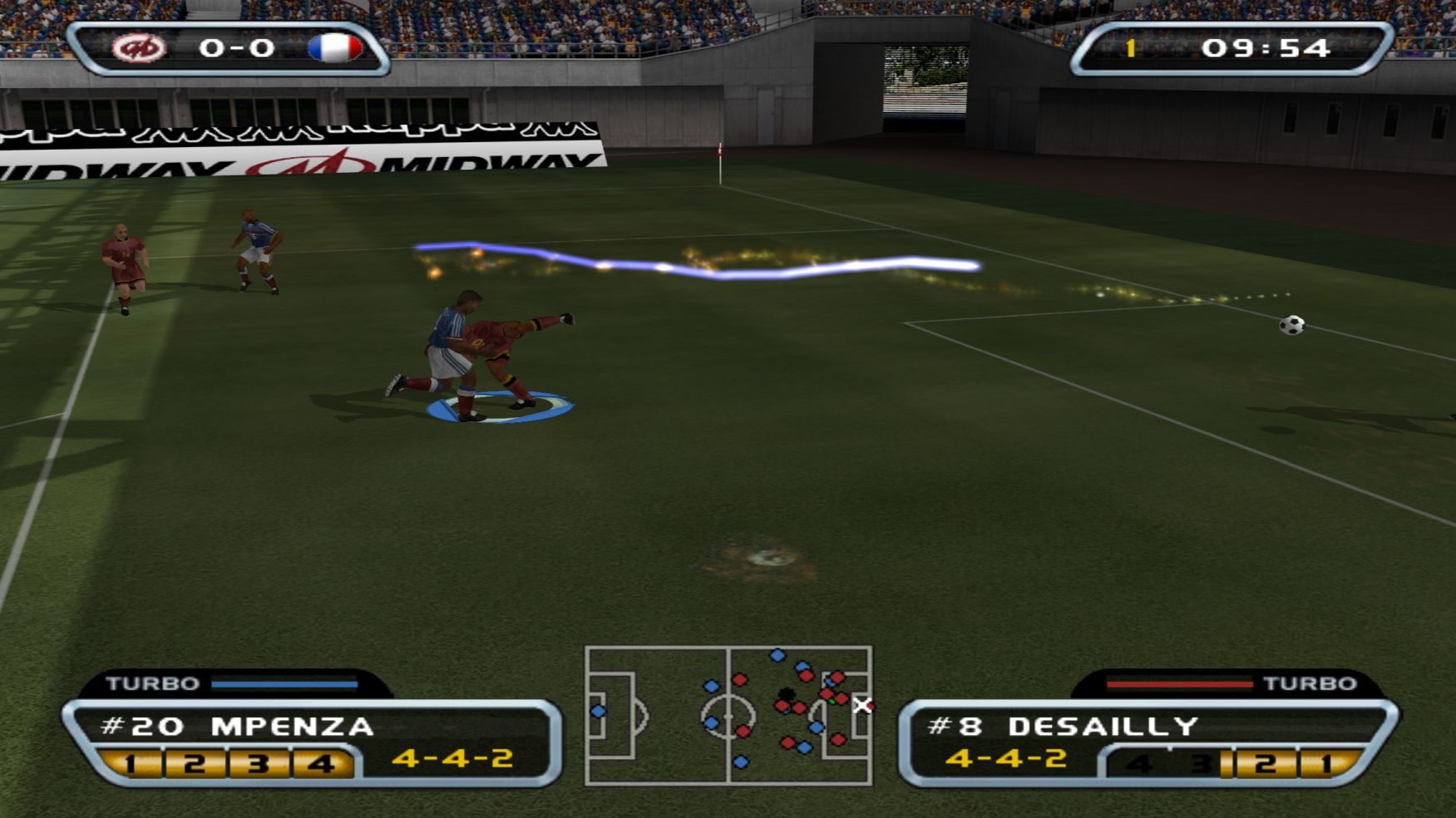Click lit segment 1 on Desailly's panel

1327,762
